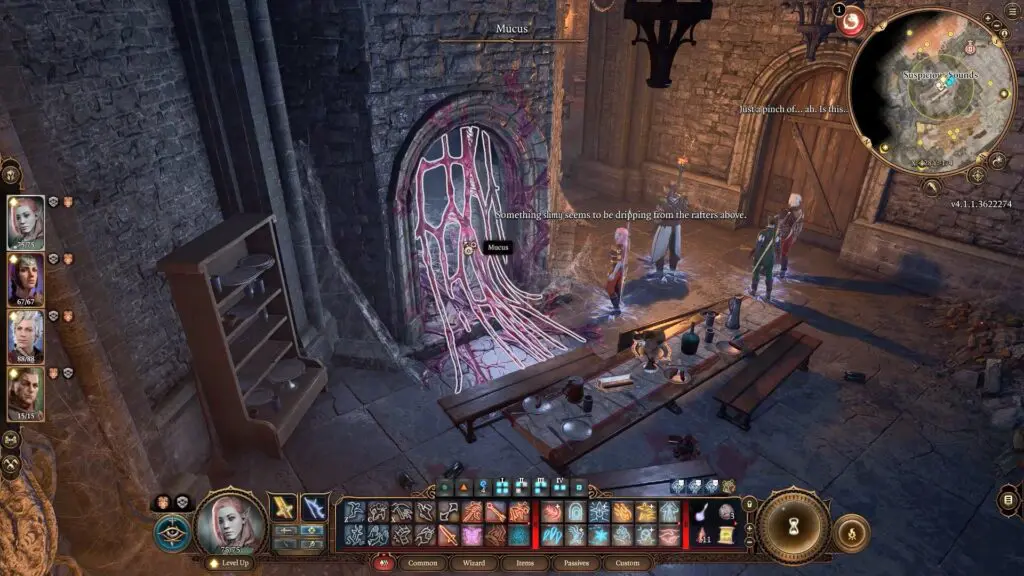This screenshot has width=1024, height=576.
Task: Switch hotbar to the Wizard tab
Action: 474,563
